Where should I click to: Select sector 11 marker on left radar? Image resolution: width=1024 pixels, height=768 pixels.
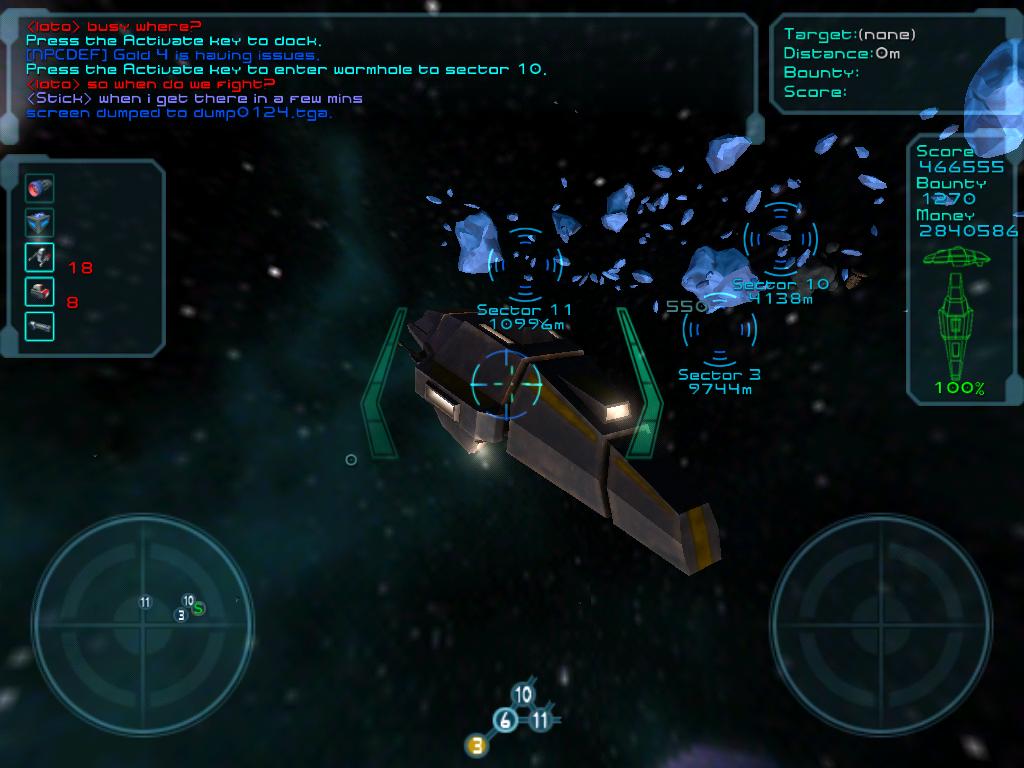(x=145, y=602)
